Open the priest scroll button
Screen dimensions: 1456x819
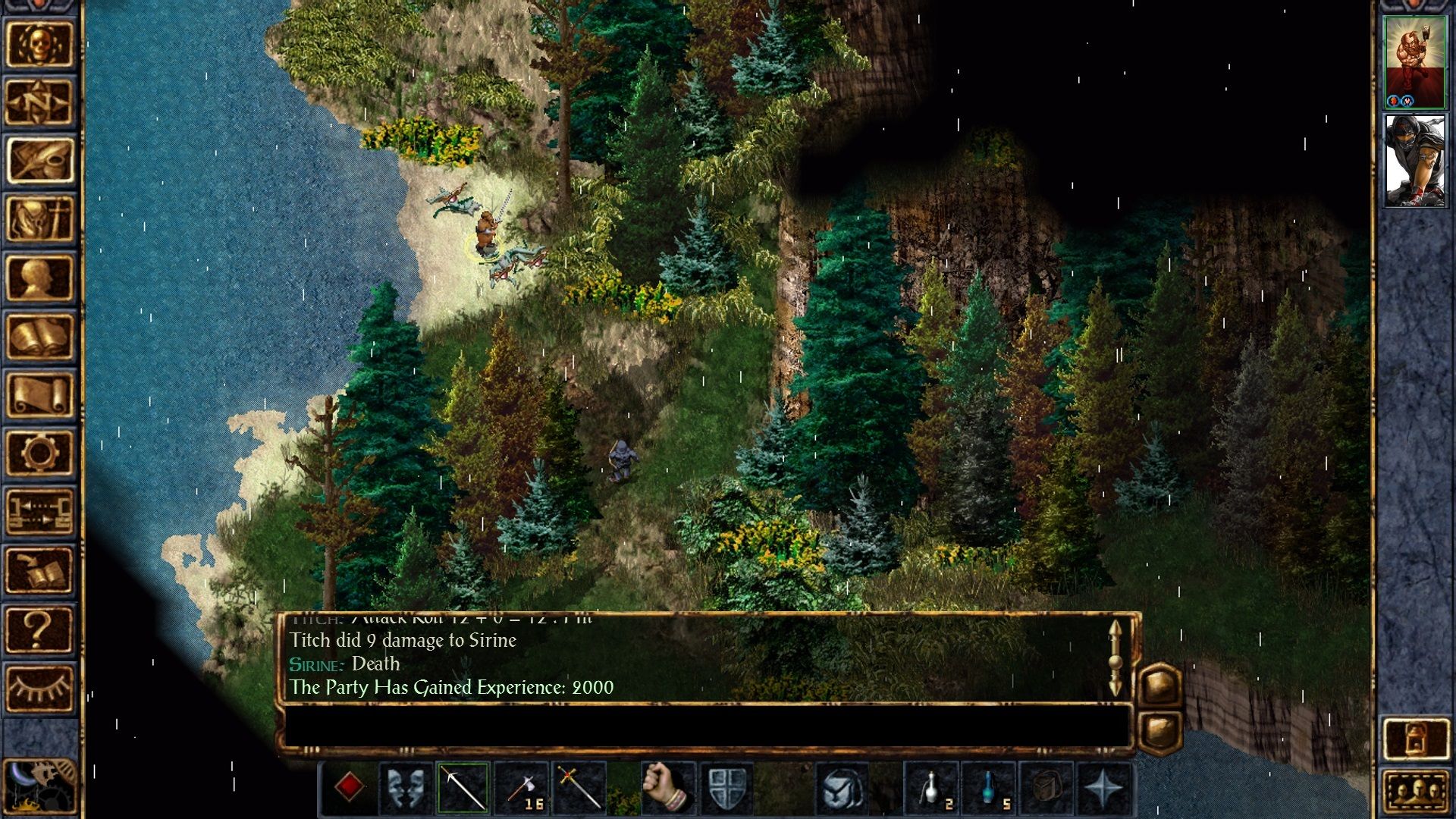pos(39,394)
